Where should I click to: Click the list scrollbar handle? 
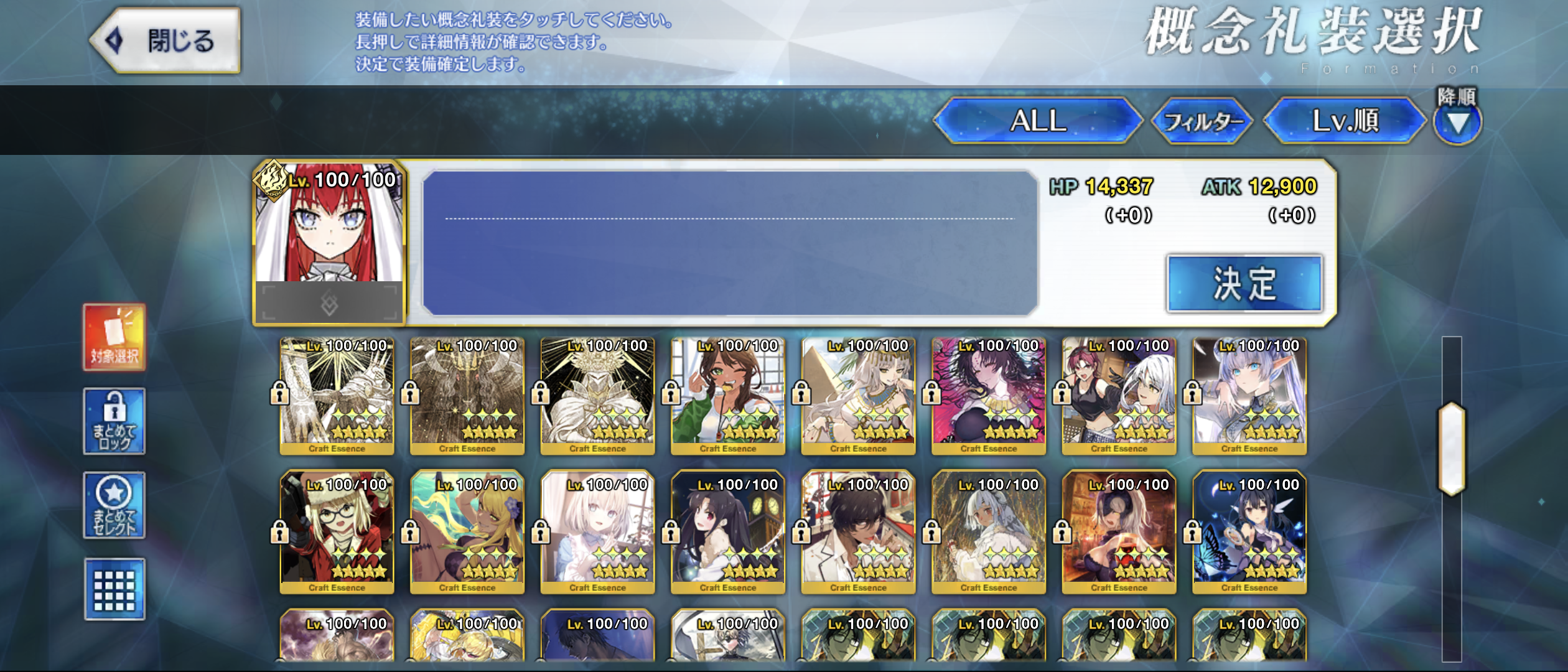tap(1452, 448)
